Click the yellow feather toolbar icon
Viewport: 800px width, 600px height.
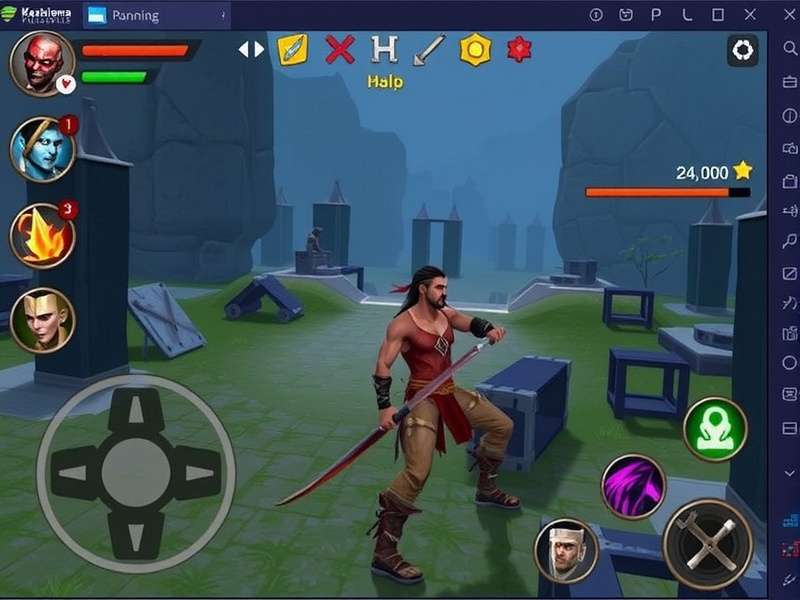293,49
